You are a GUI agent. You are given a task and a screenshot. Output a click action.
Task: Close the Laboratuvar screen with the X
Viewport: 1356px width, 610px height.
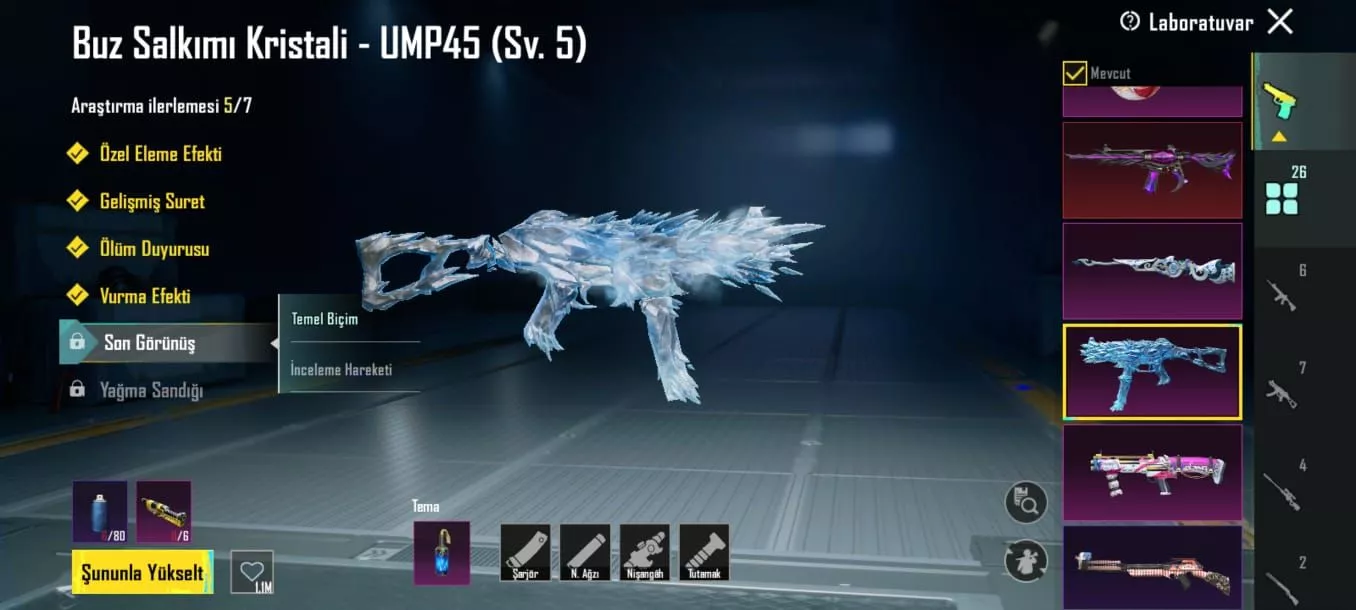point(1280,21)
